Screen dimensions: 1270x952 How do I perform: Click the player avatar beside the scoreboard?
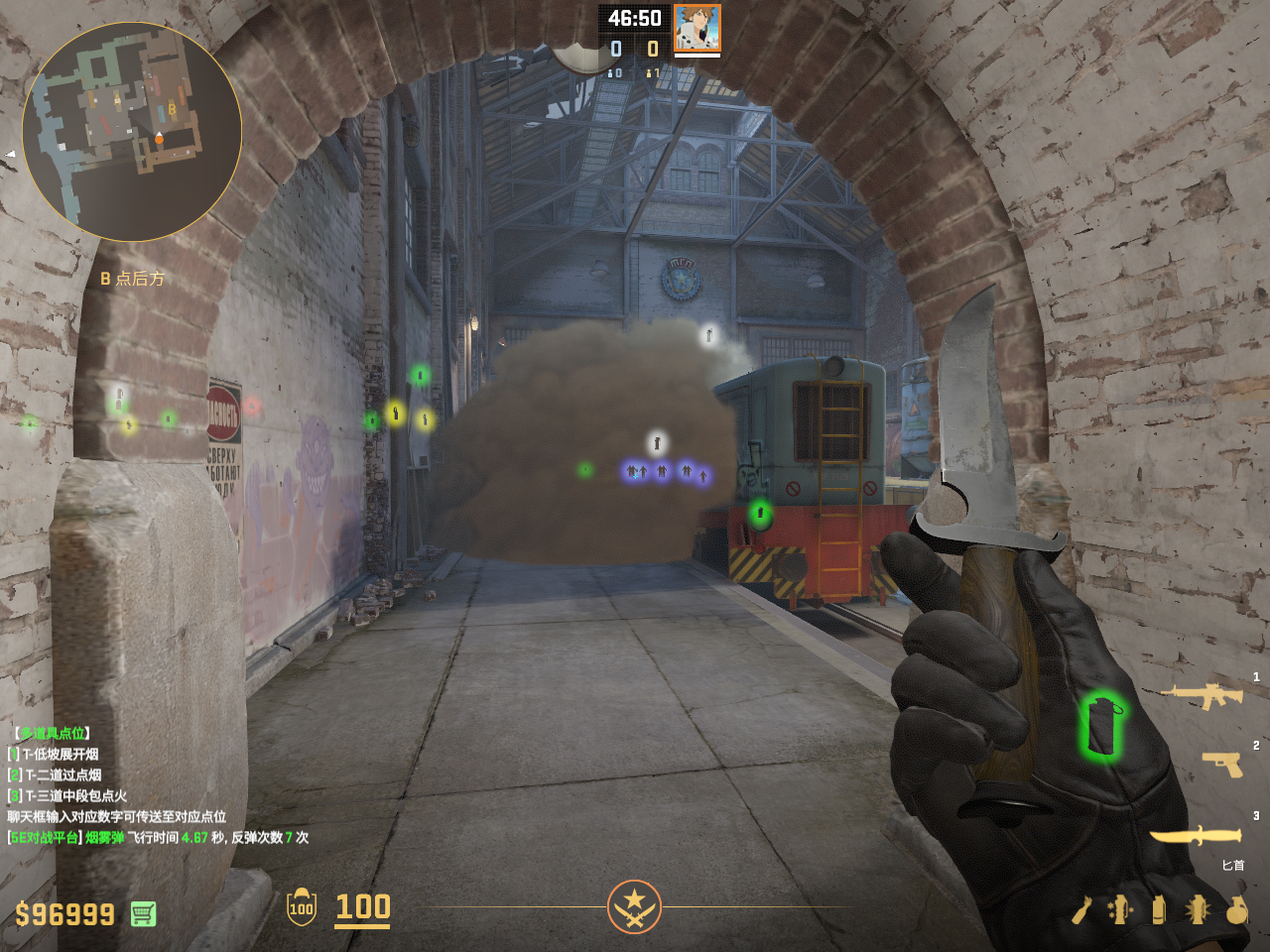point(697,28)
